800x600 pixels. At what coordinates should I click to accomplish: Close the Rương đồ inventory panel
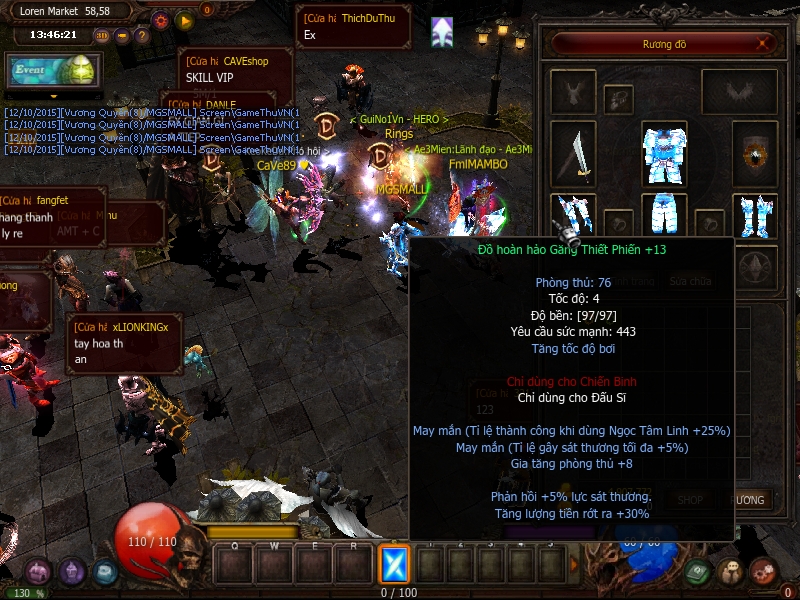[x=764, y=44]
